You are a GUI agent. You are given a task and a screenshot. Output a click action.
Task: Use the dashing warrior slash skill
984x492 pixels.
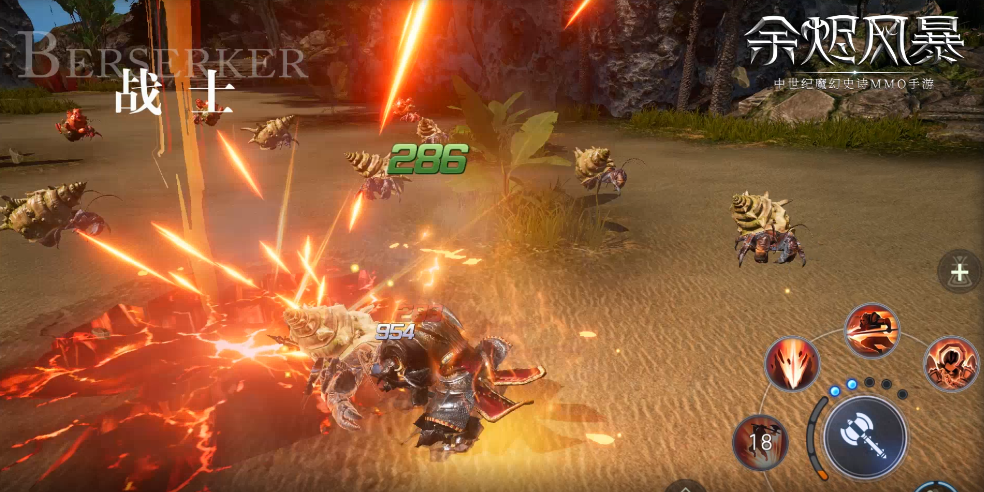point(872,331)
